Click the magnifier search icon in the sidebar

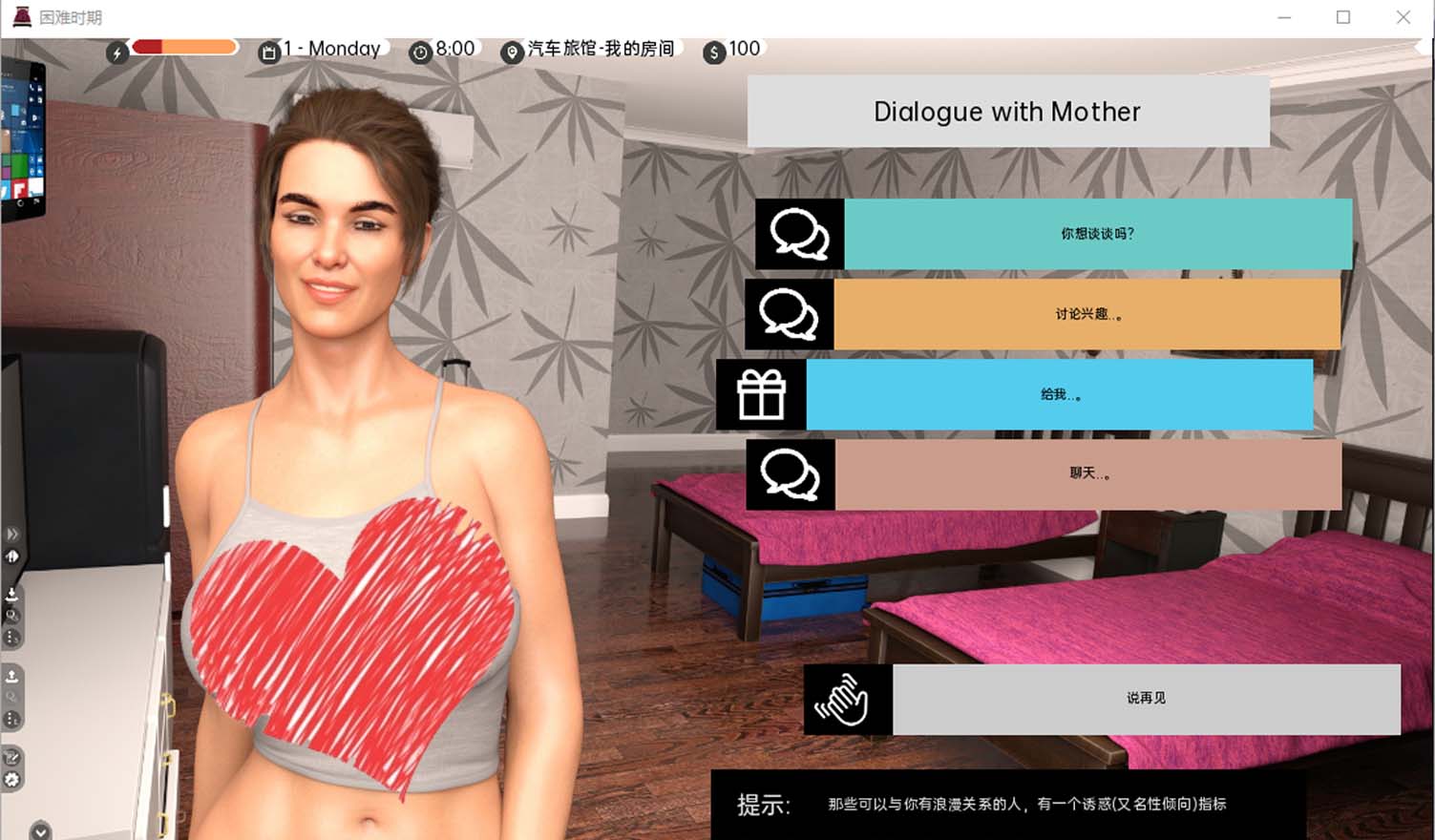pyautogui.click(x=11, y=612)
